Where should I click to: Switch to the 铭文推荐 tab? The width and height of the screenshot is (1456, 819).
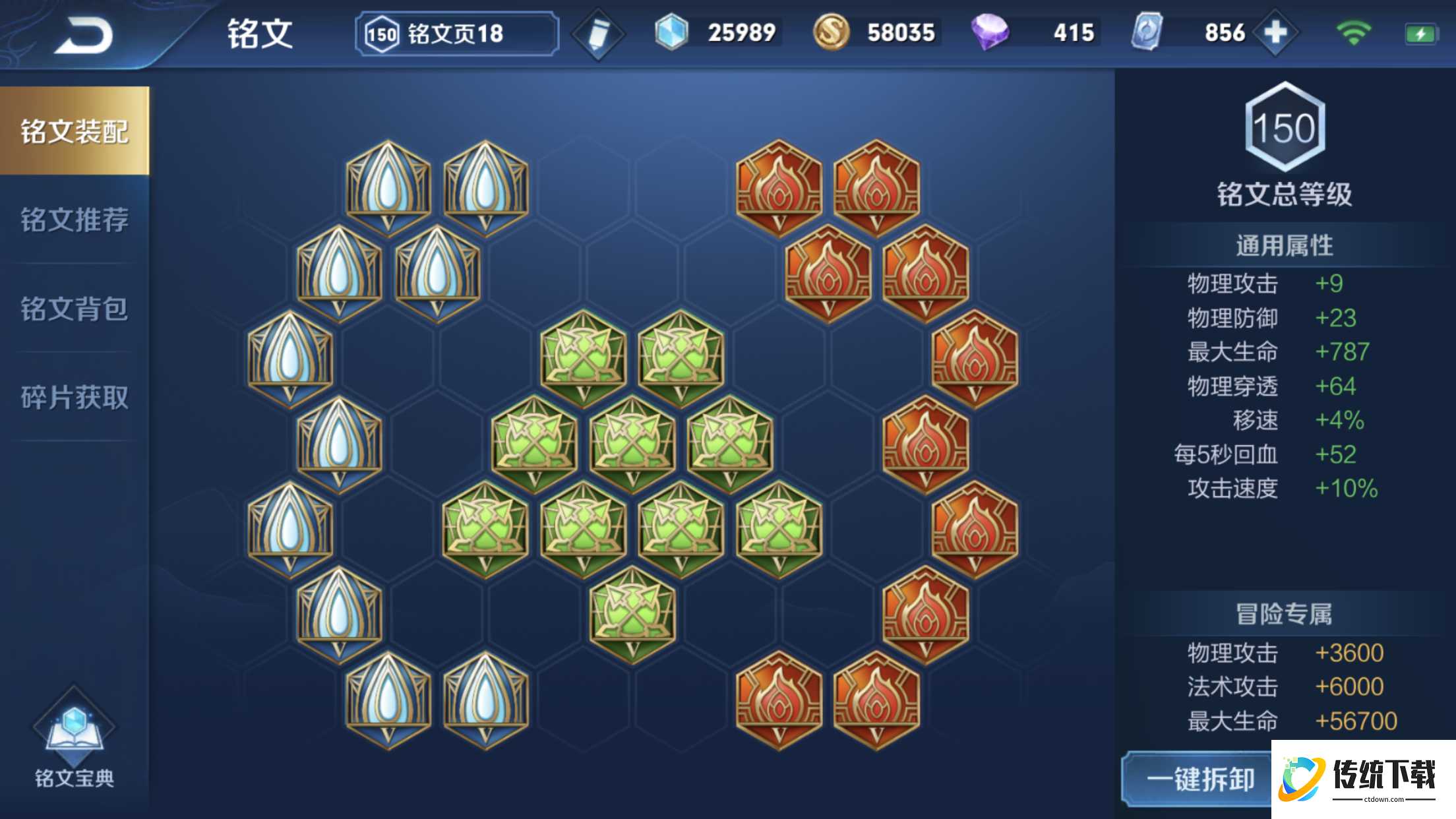(75, 220)
